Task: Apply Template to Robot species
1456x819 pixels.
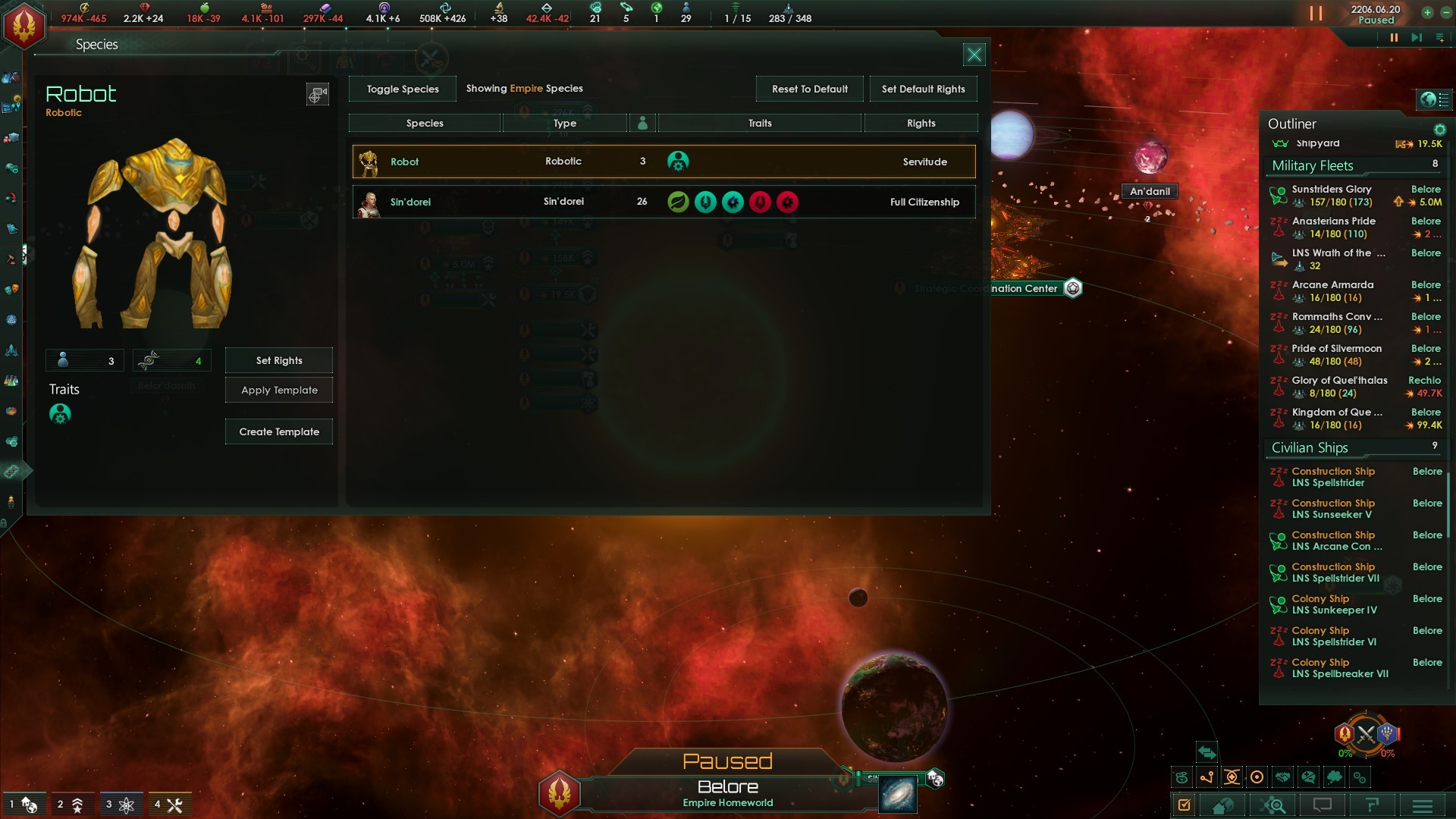Action: [x=279, y=390]
